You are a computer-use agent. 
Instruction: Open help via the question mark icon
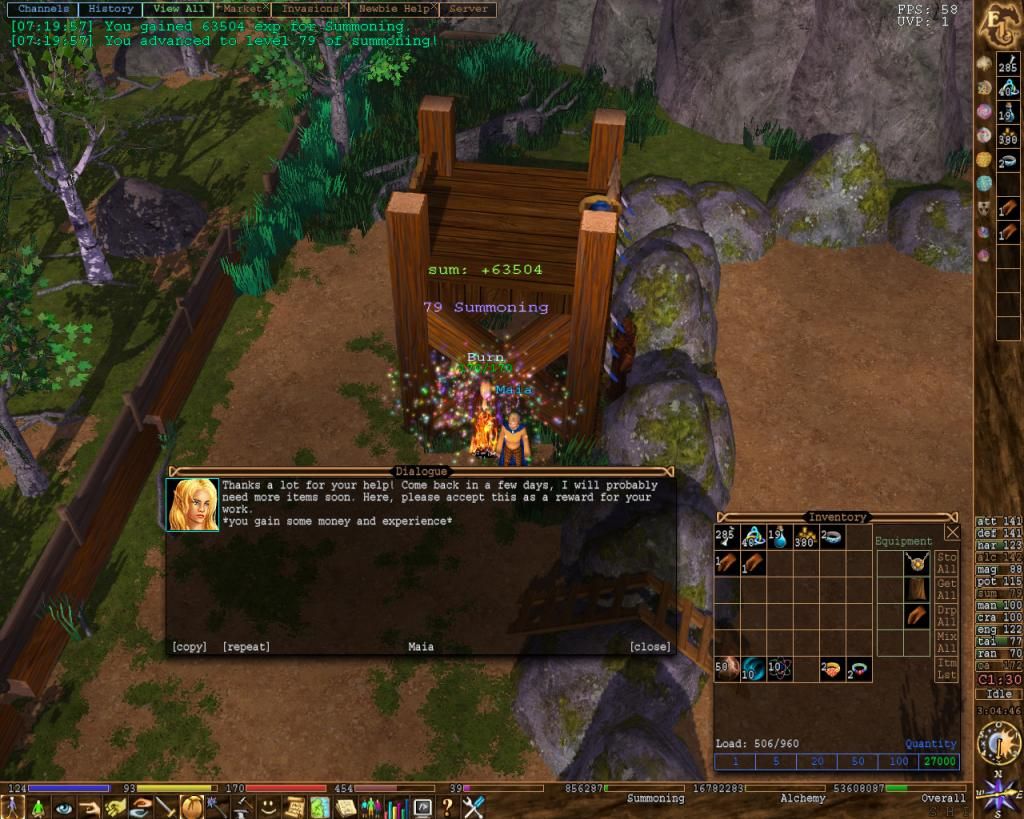[x=448, y=807]
